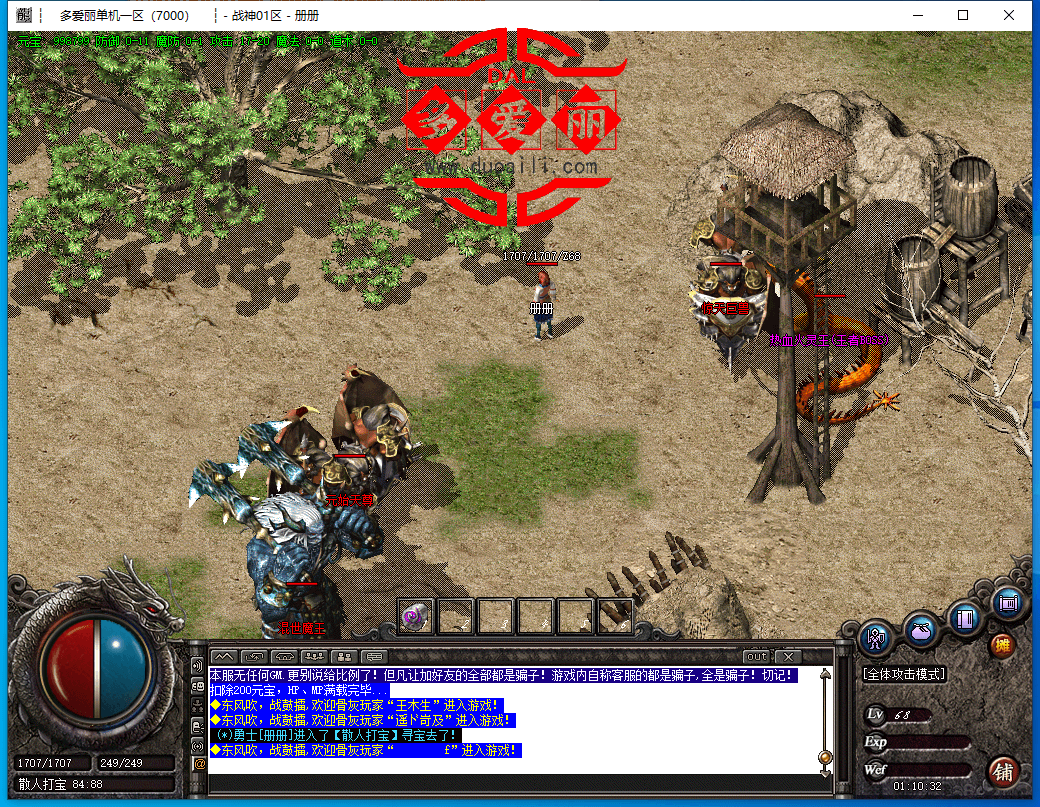Open the character equipment panel icon
The height and width of the screenshot is (807, 1040).
tap(877, 638)
